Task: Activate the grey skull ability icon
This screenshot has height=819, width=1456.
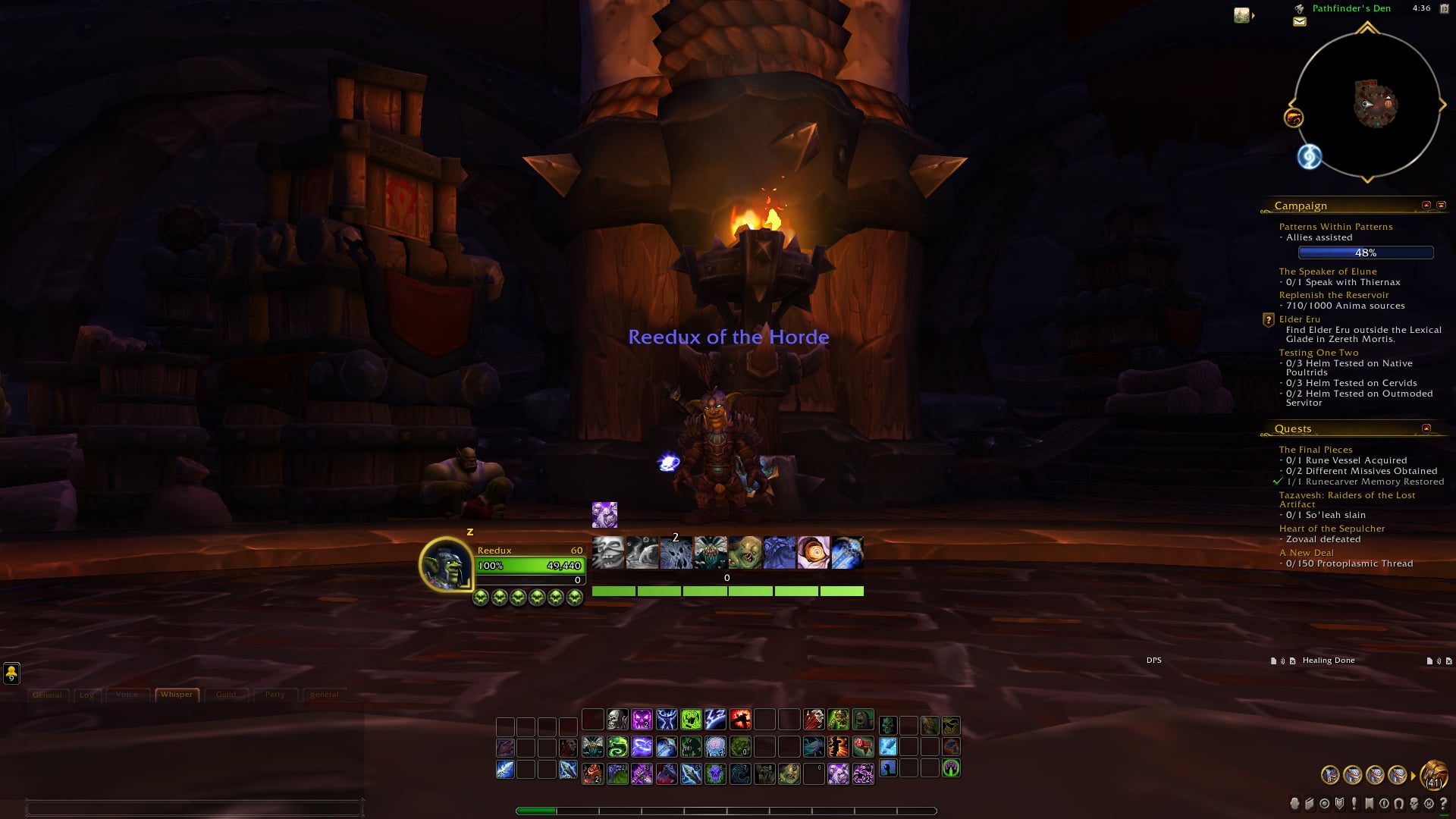Action: [x=617, y=719]
